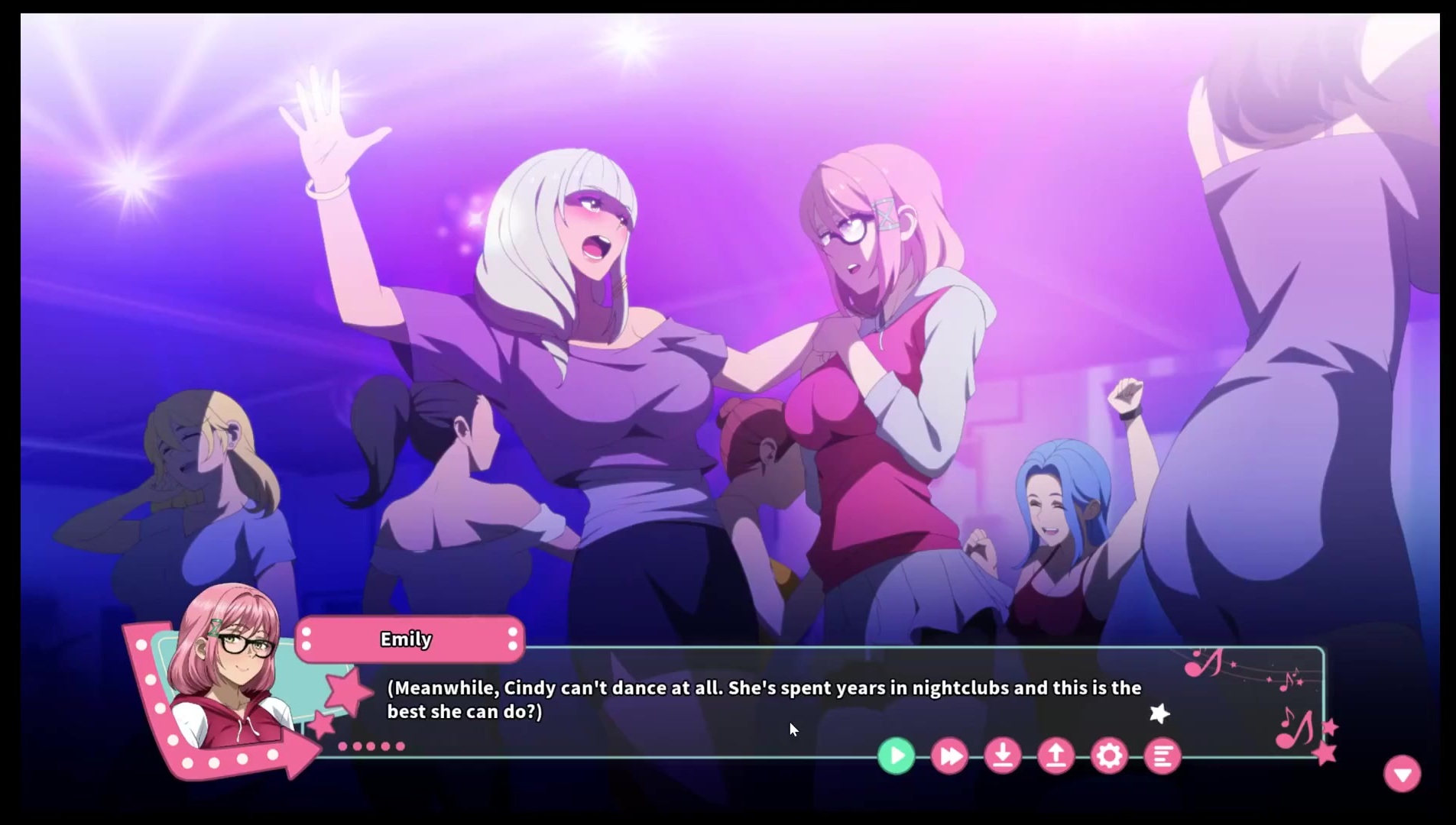Open the gear settings menu
This screenshot has height=825, width=1456.
point(1109,756)
